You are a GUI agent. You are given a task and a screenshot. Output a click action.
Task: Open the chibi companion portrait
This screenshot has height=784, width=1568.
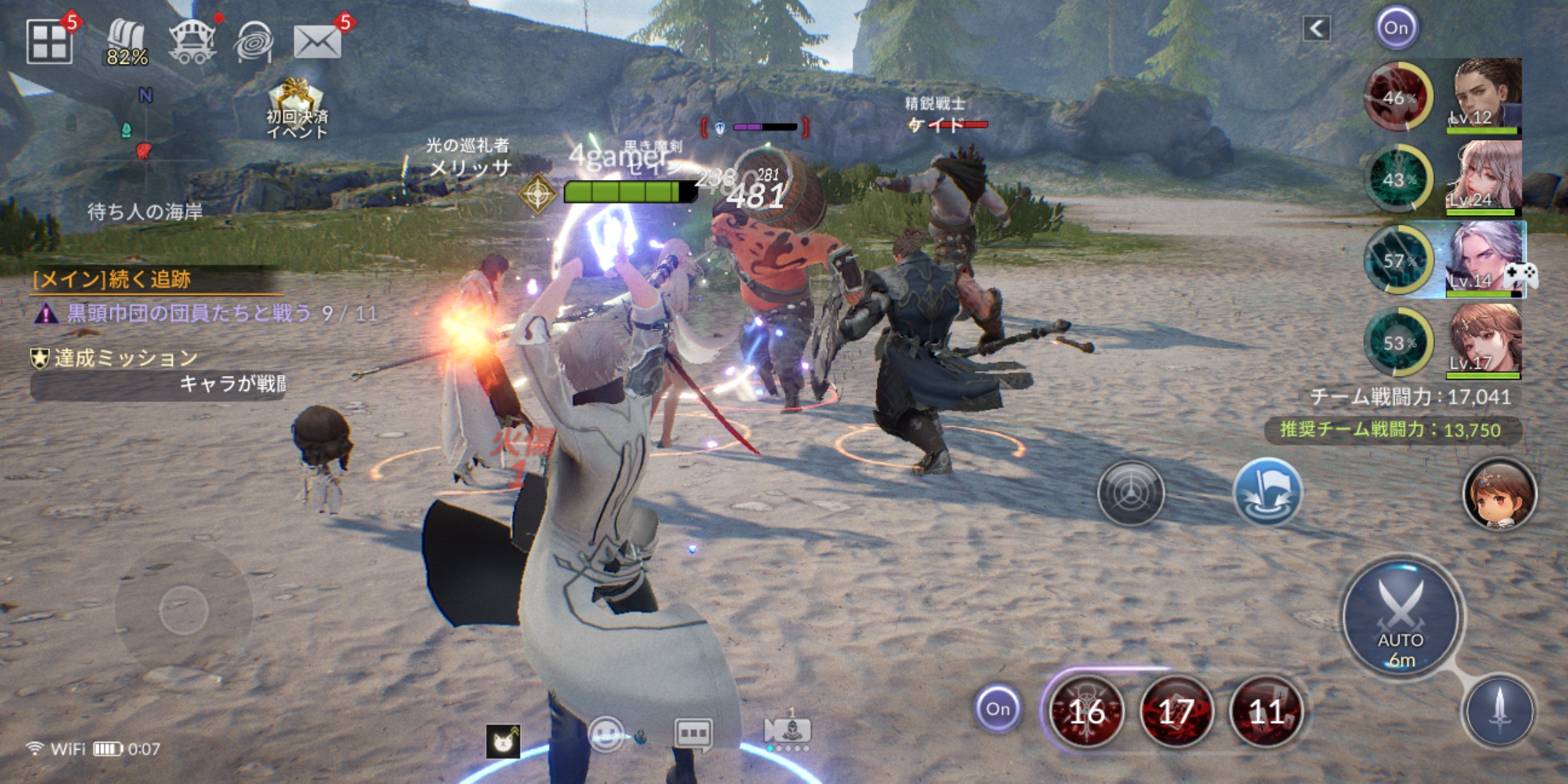pyautogui.click(x=1499, y=494)
